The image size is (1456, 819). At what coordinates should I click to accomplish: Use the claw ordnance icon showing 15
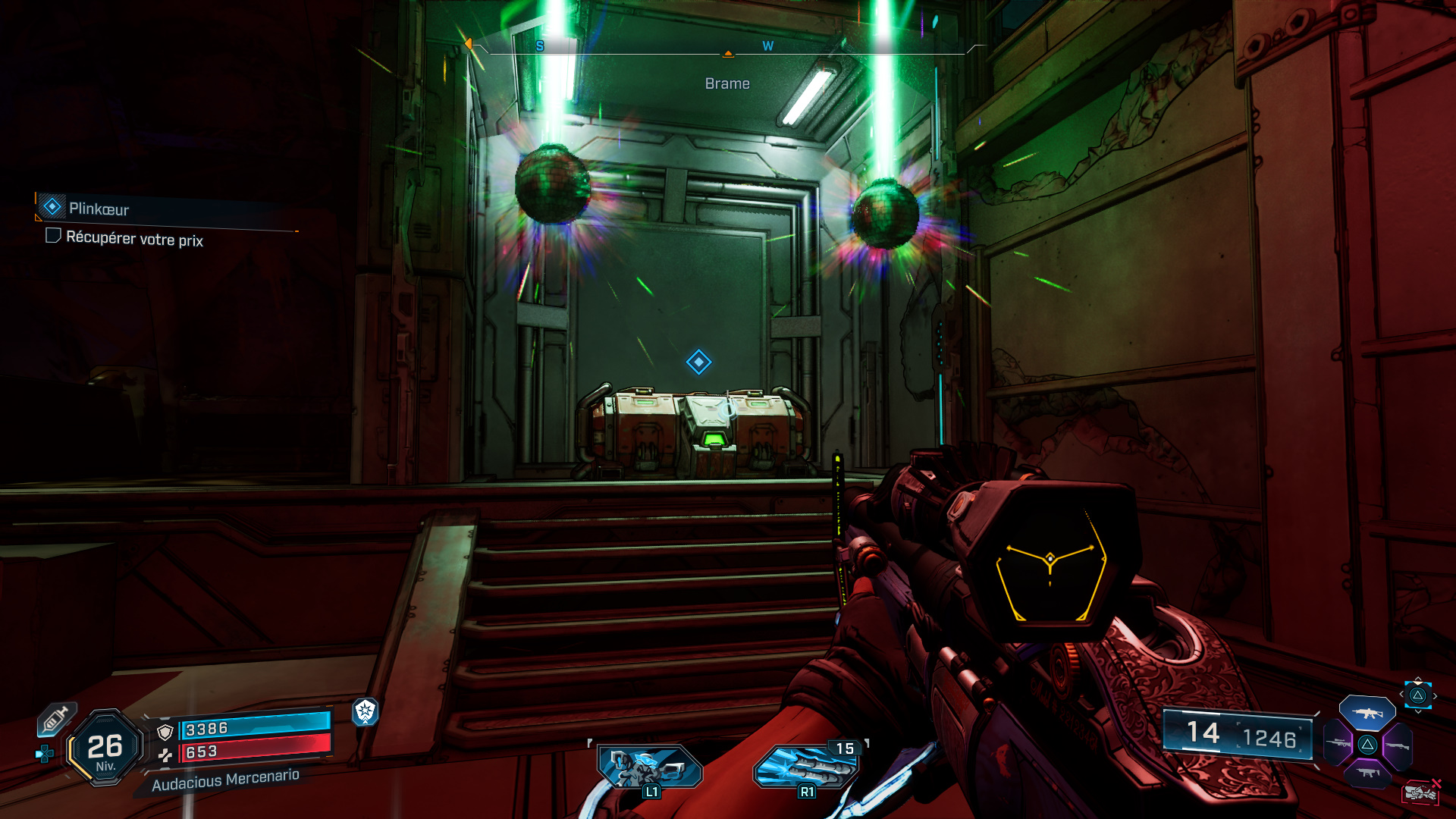click(x=806, y=767)
